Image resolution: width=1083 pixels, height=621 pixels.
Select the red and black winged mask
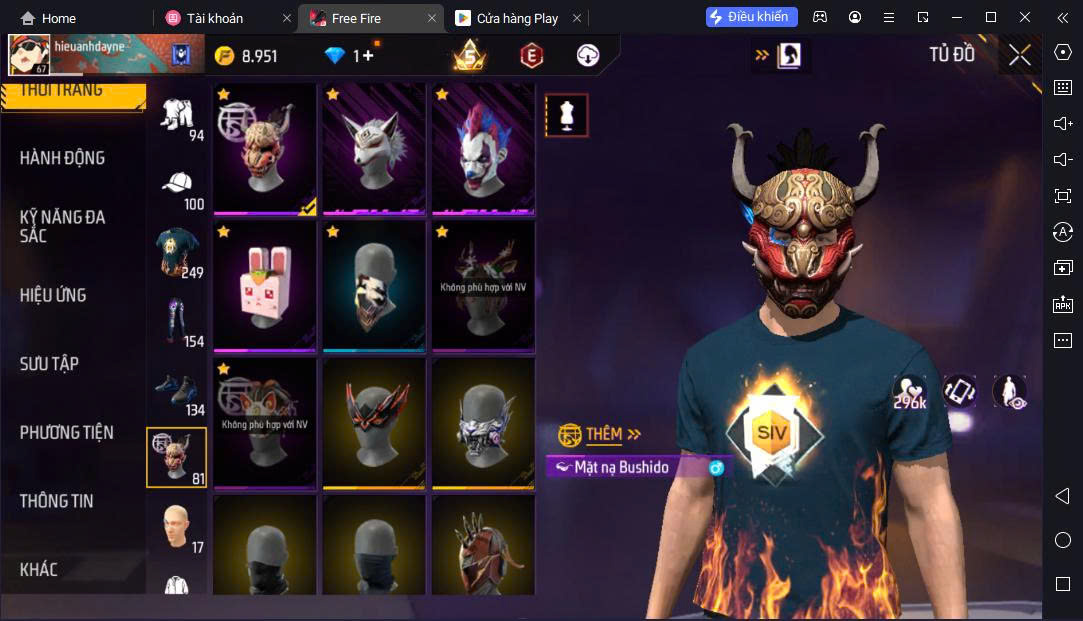[x=374, y=424]
